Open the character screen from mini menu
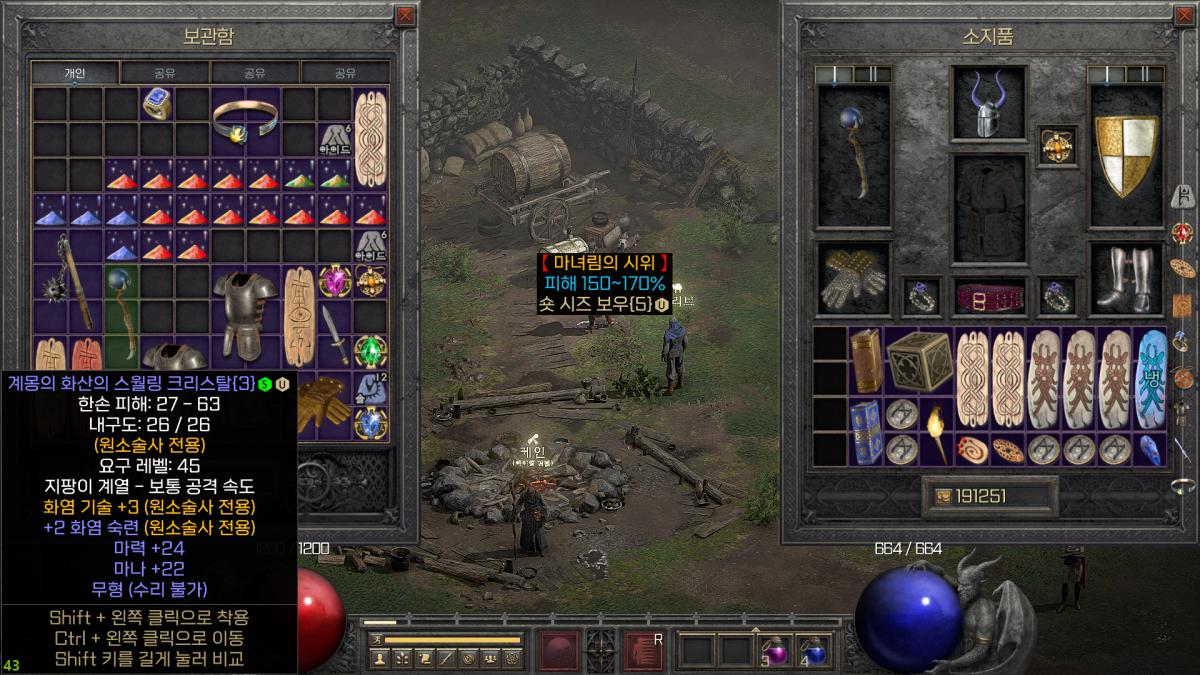1200x675 pixels. click(x=379, y=659)
